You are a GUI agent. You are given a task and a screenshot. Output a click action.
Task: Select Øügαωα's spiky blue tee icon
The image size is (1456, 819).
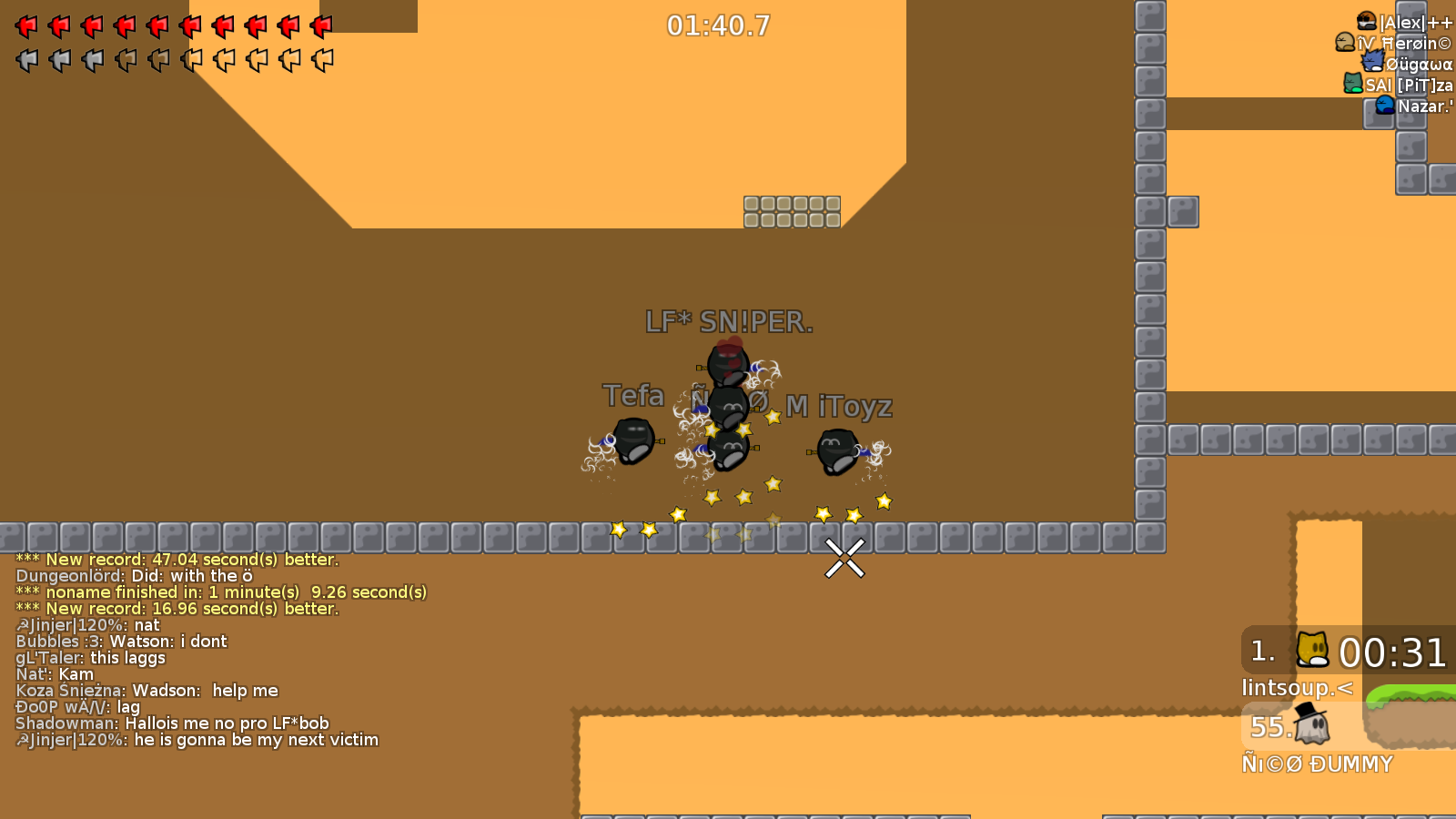point(1373,61)
